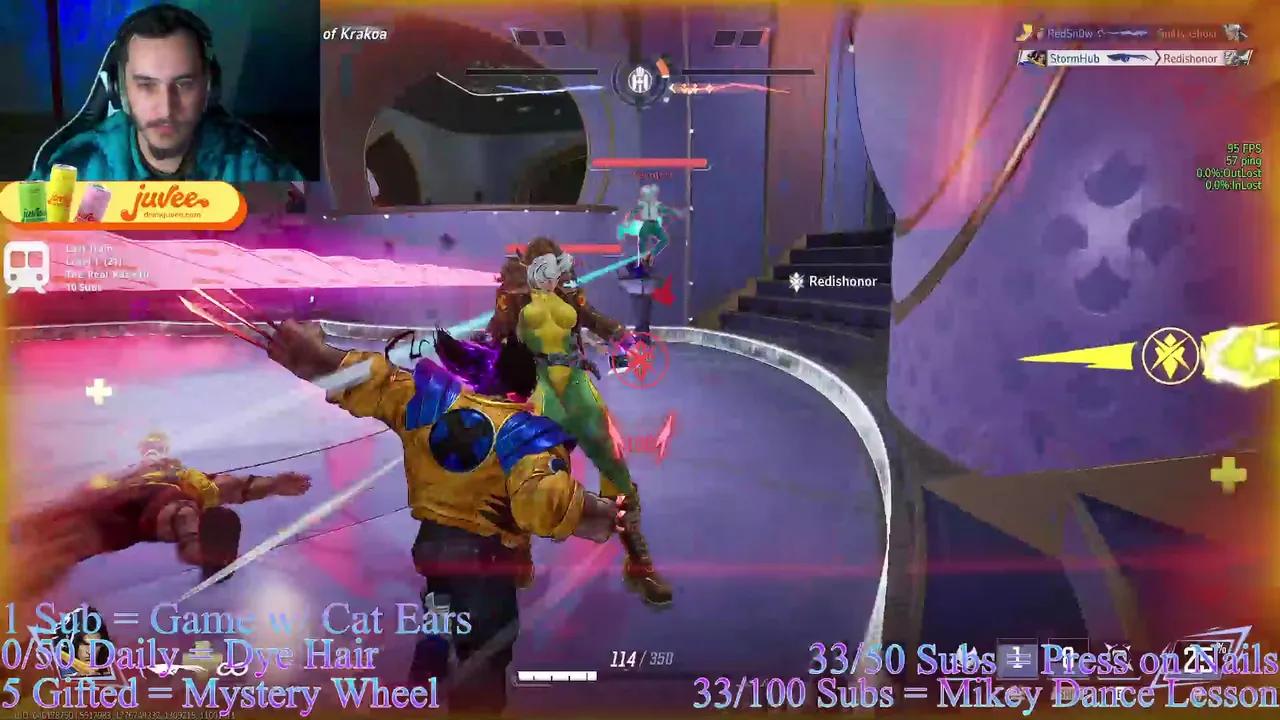Click the ultimate charge indicator near the crosshair

[x=641, y=363]
